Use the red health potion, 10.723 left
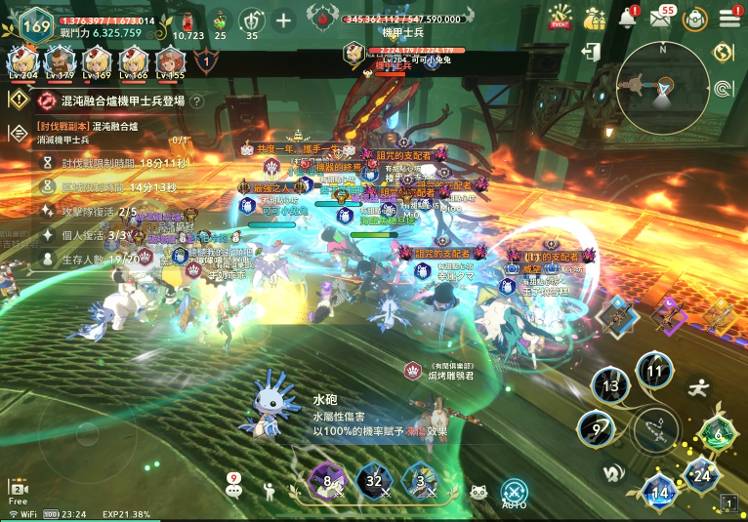The width and height of the screenshot is (748, 522). click(x=185, y=20)
